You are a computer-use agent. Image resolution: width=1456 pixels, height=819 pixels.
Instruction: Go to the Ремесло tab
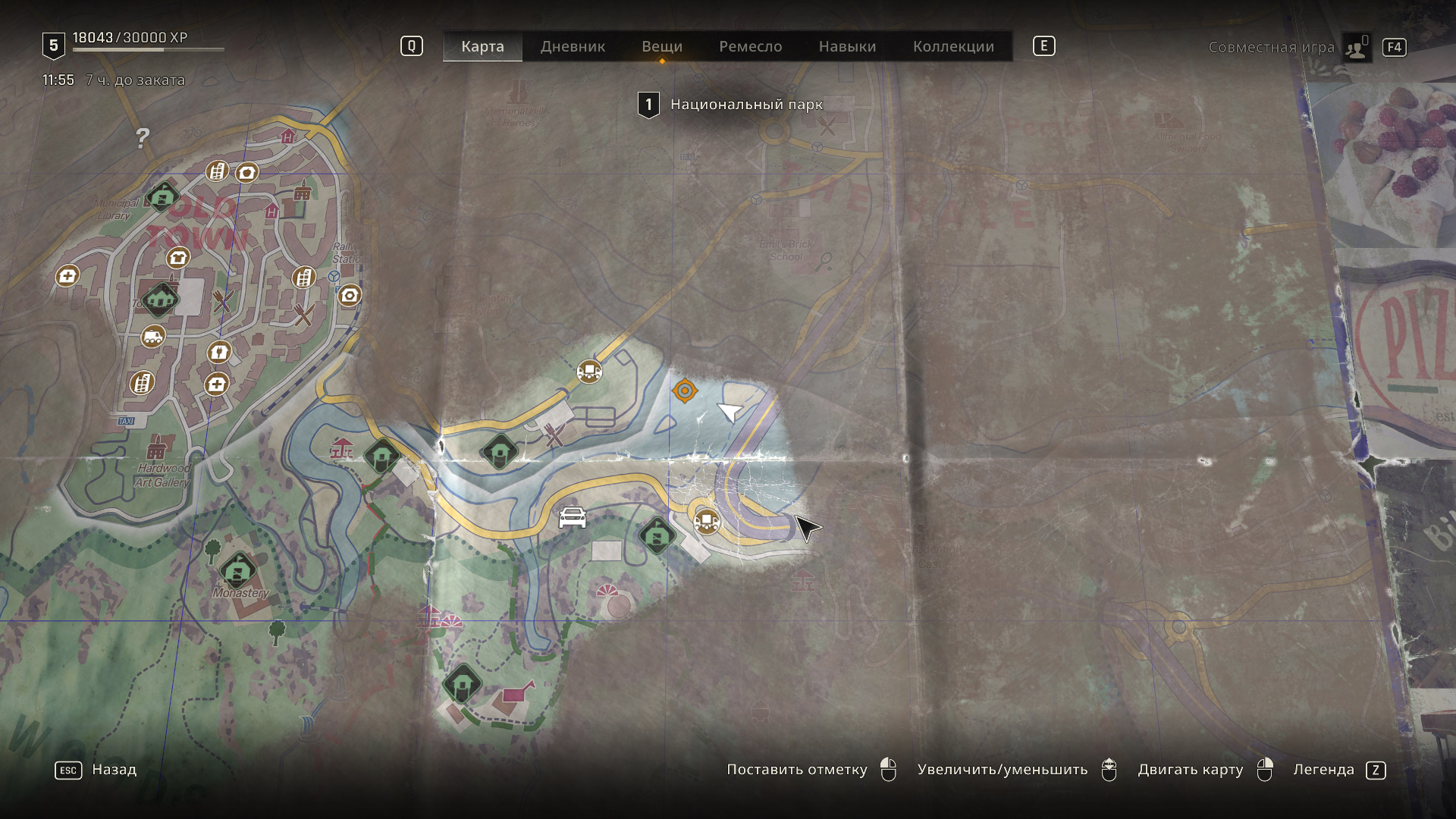tap(750, 46)
